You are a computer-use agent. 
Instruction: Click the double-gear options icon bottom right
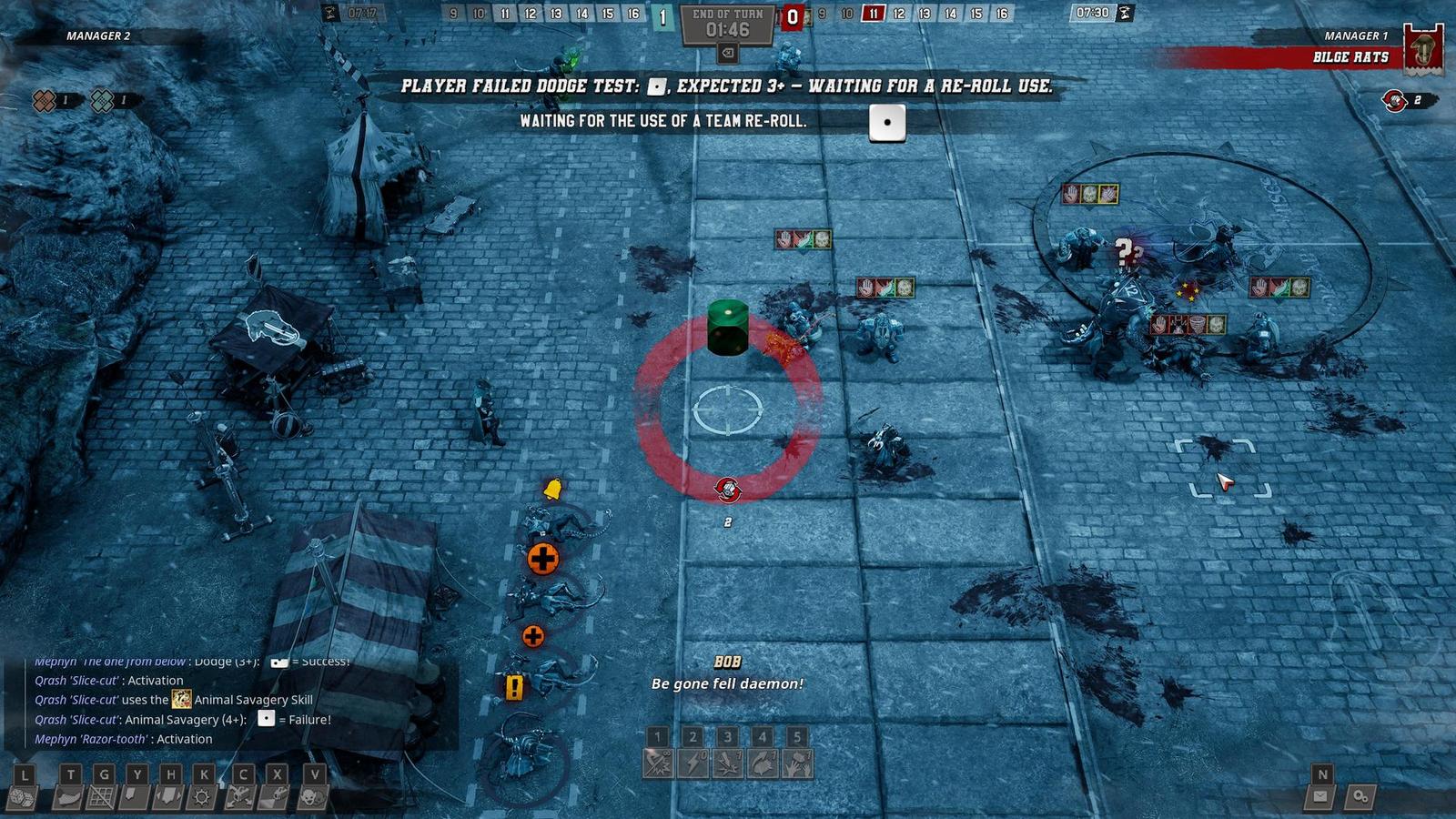point(1362,798)
